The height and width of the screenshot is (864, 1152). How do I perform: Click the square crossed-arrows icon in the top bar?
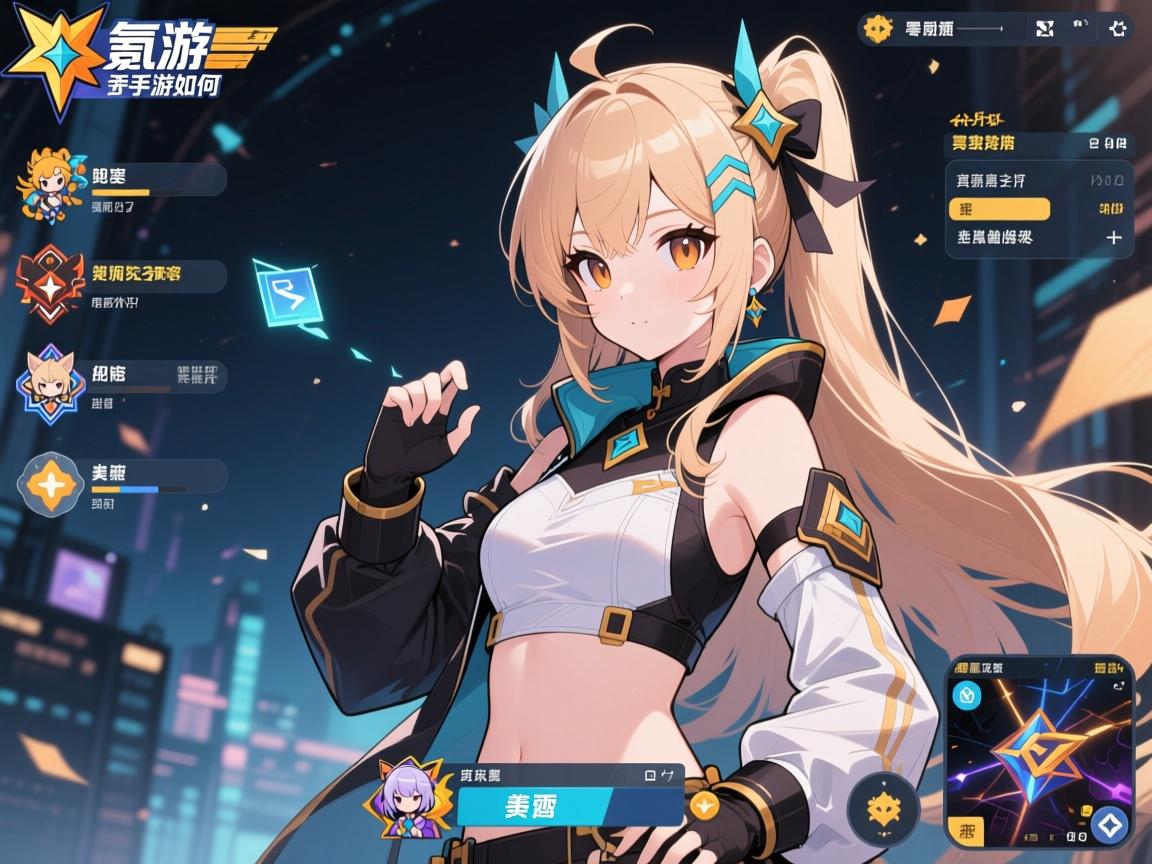pyautogui.click(x=1045, y=28)
